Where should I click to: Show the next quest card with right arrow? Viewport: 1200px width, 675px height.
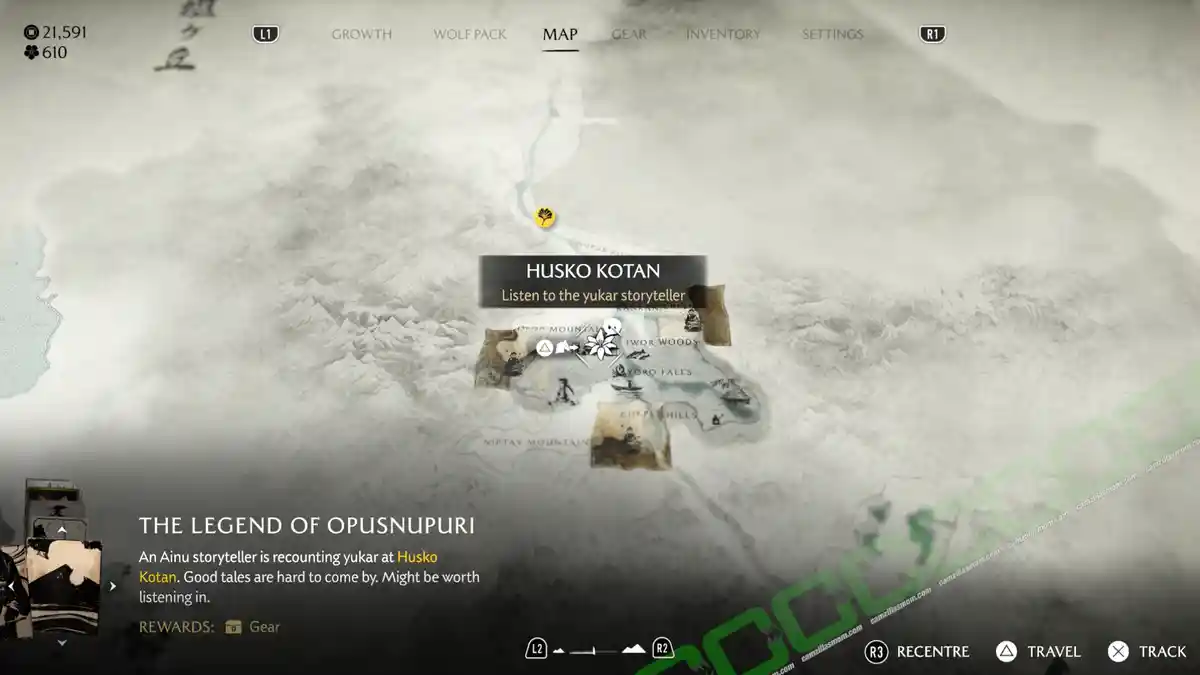113,587
